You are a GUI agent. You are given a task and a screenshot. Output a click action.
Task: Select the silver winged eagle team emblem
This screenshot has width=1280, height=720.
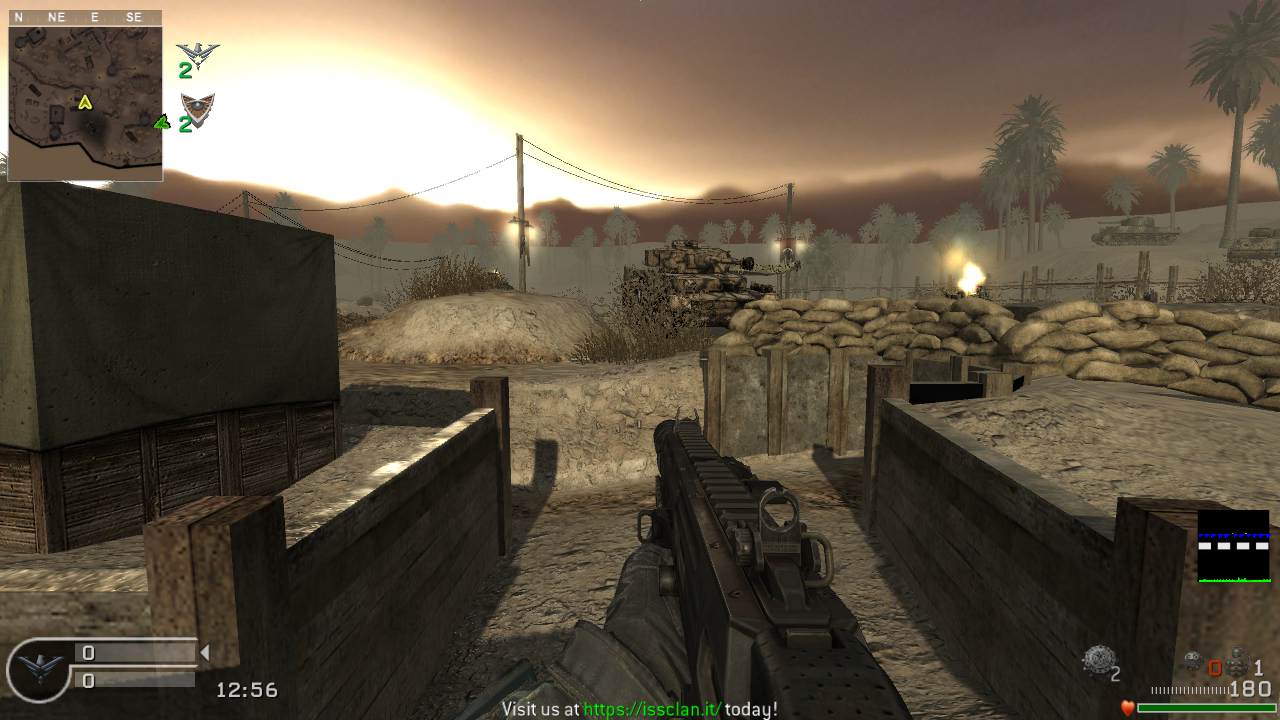pyautogui.click(x=197, y=52)
